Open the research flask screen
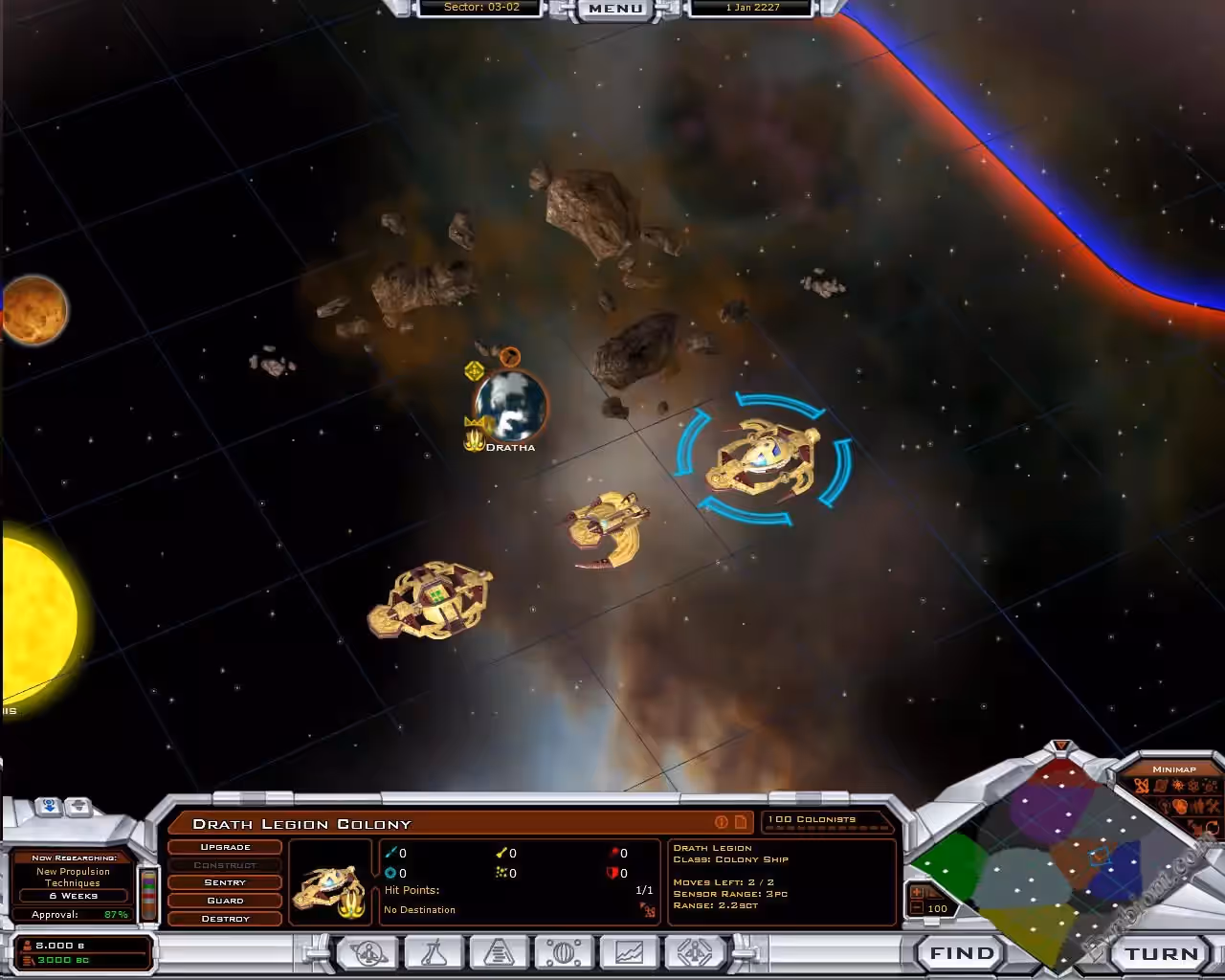This screenshot has width=1225, height=980. click(434, 953)
